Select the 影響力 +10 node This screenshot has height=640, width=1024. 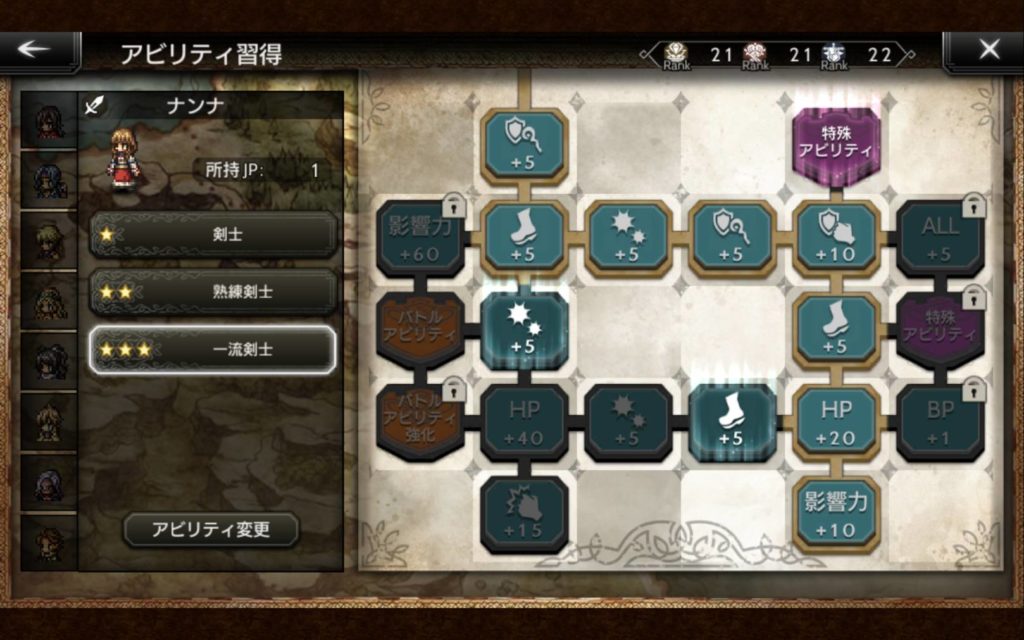click(x=836, y=514)
